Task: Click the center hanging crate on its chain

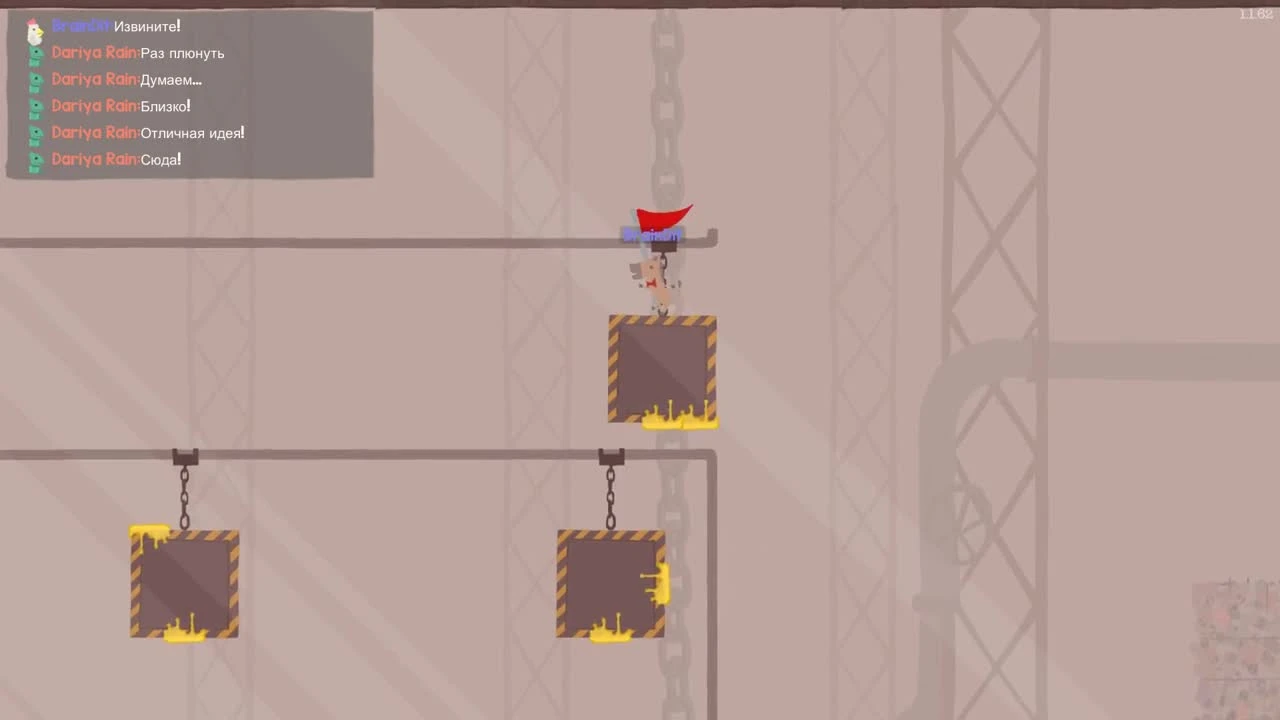Action: (610, 583)
